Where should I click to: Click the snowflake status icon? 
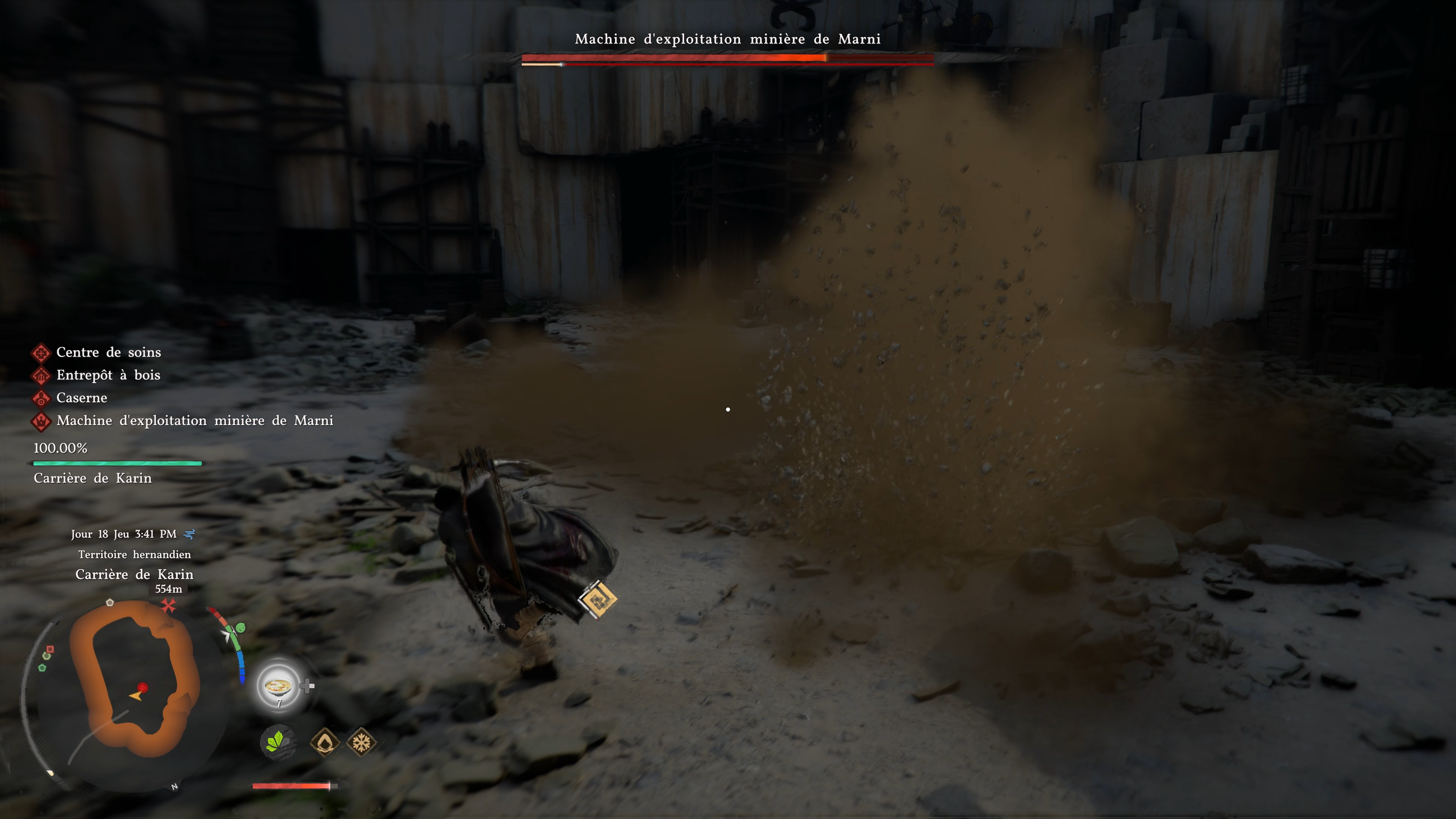coord(361,742)
